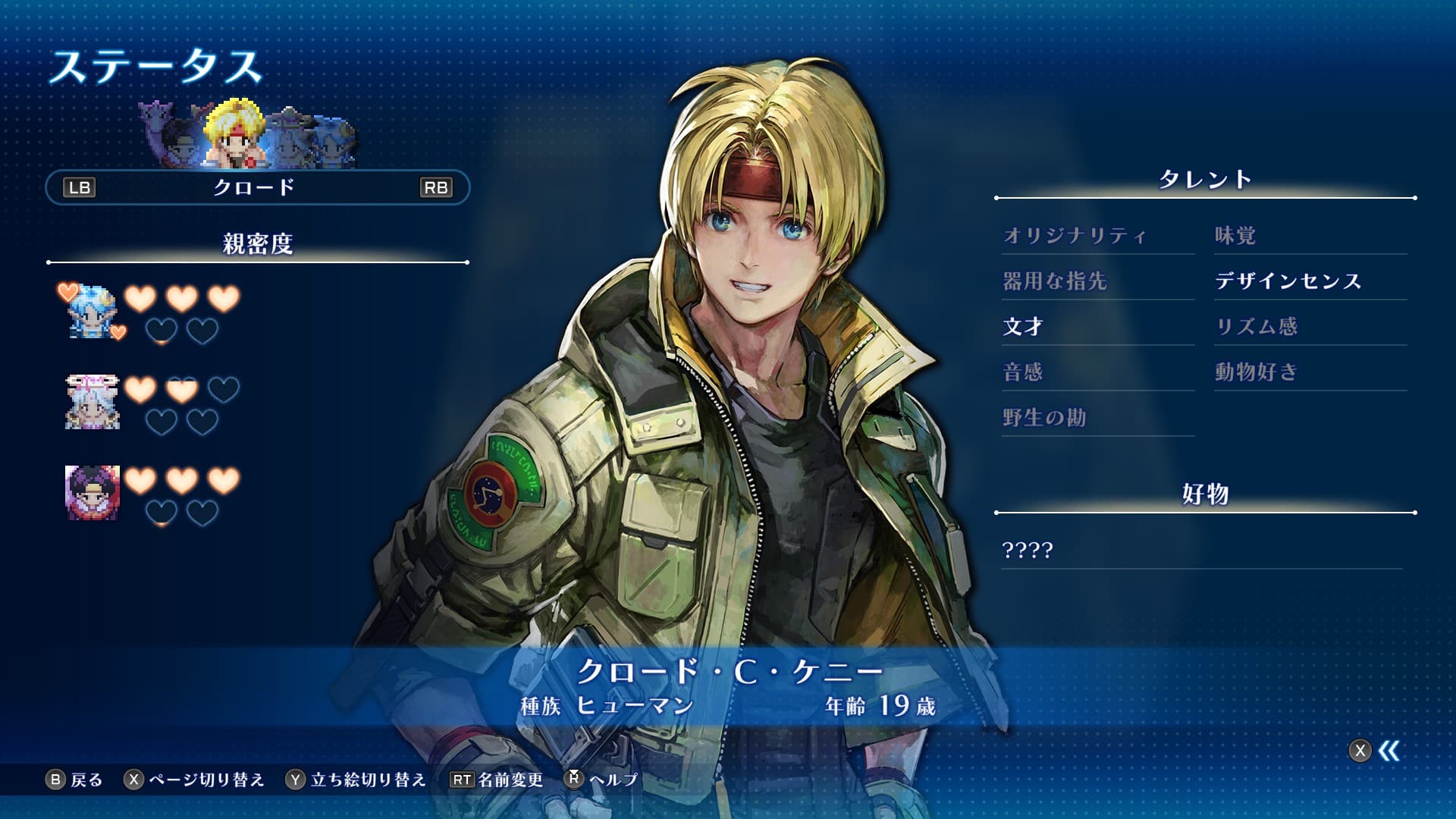Select the dark-haired character affinity portrait
The height and width of the screenshot is (819, 1456).
click(92, 493)
